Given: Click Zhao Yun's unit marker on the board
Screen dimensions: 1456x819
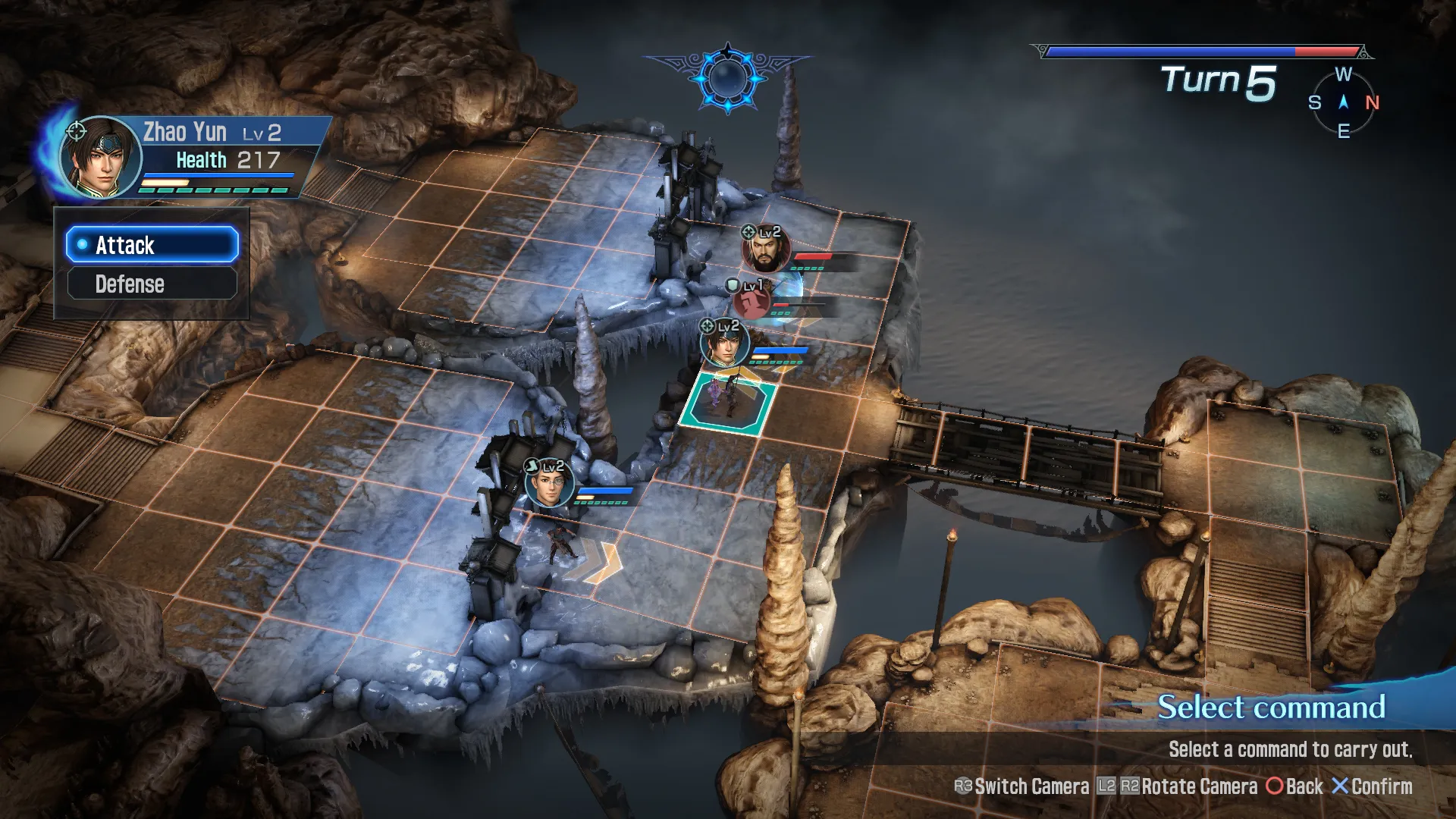Looking at the screenshot, I should click(x=724, y=344).
